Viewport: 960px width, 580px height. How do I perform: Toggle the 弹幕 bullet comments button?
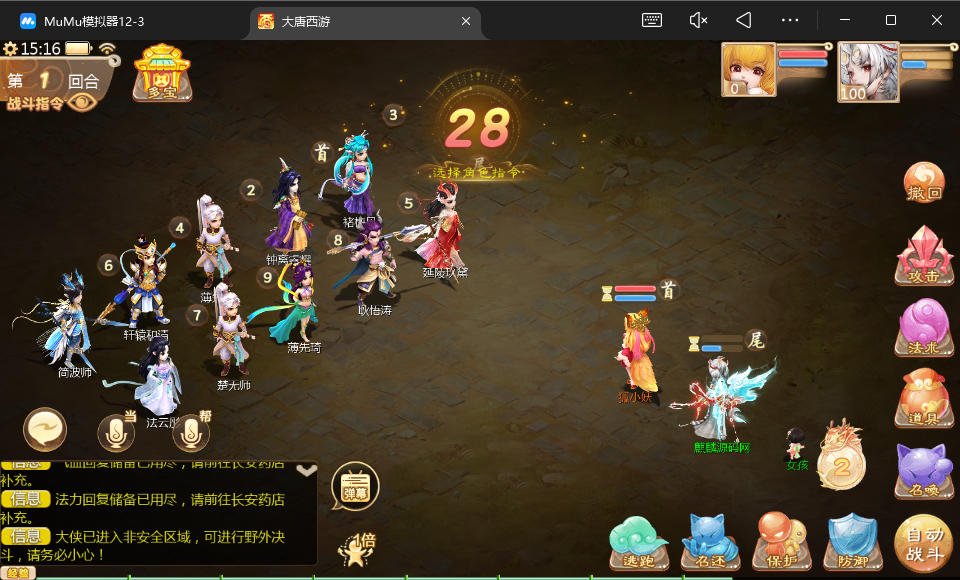tap(355, 487)
